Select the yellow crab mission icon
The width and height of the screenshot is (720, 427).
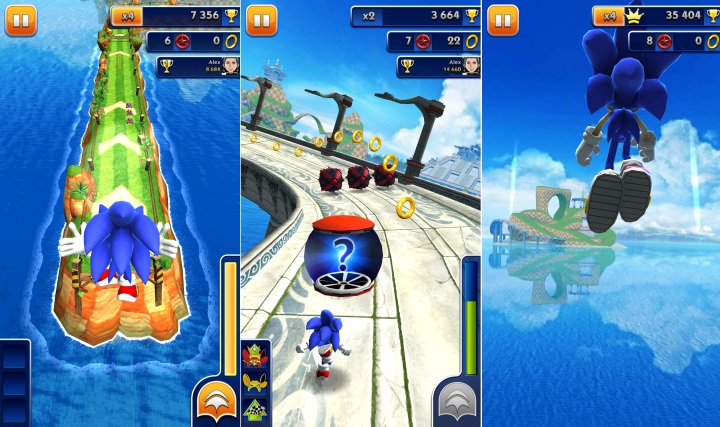click(254, 381)
